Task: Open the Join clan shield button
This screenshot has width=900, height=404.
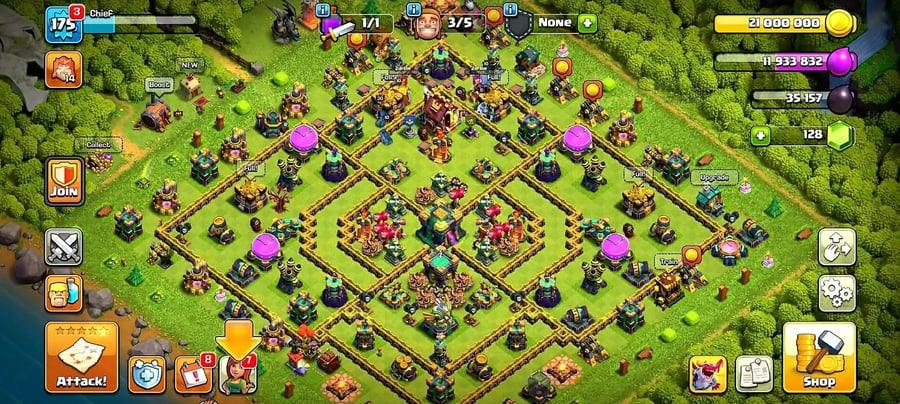Action: pyautogui.click(x=63, y=181)
